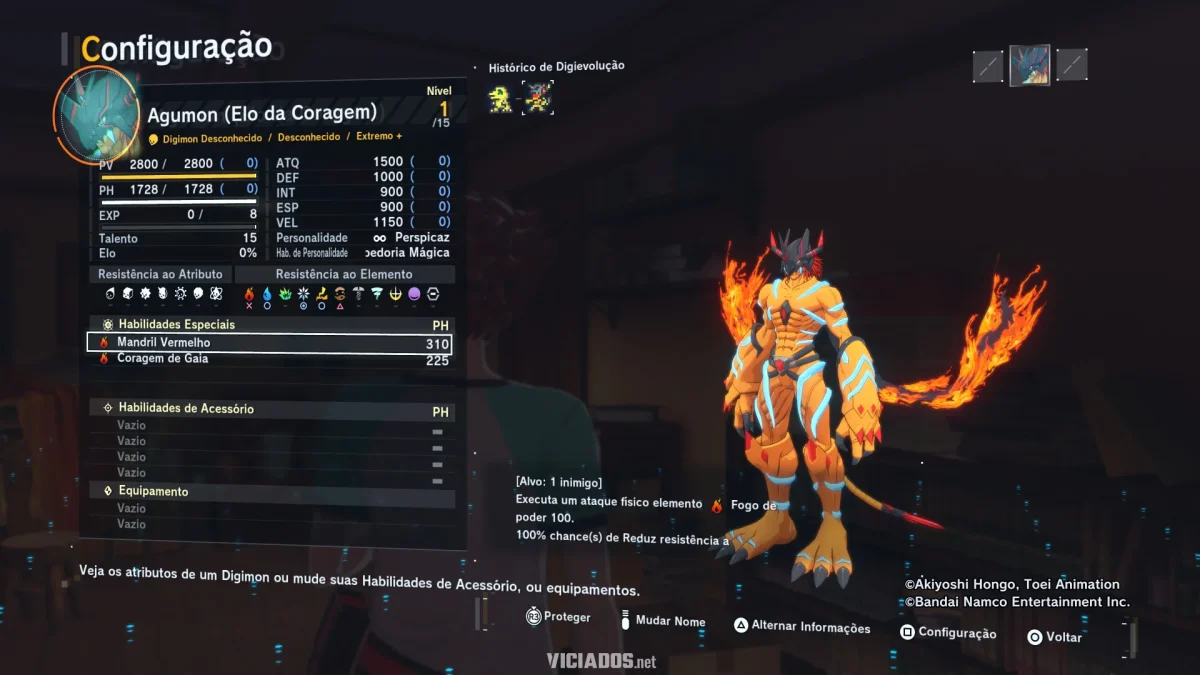This screenshot has width=1200, height=675.
Task: Show the Resistência ao Atributo panel
Action: (162, 274)
